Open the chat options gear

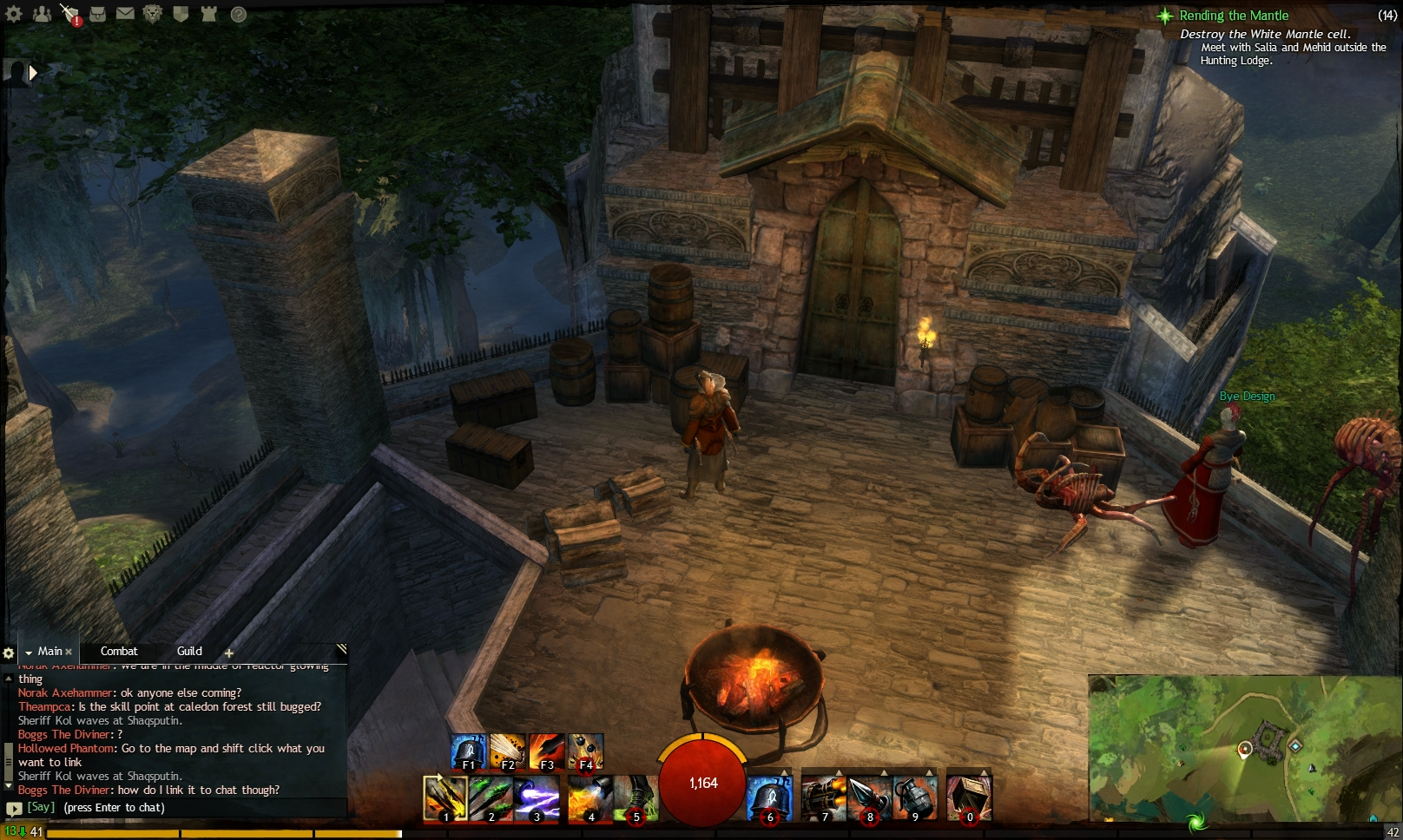click(9, 652)
